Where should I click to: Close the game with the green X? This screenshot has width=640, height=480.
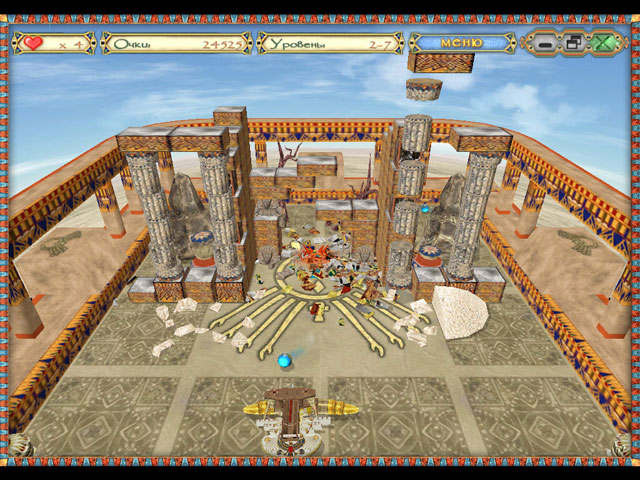(x=602, y=43)
